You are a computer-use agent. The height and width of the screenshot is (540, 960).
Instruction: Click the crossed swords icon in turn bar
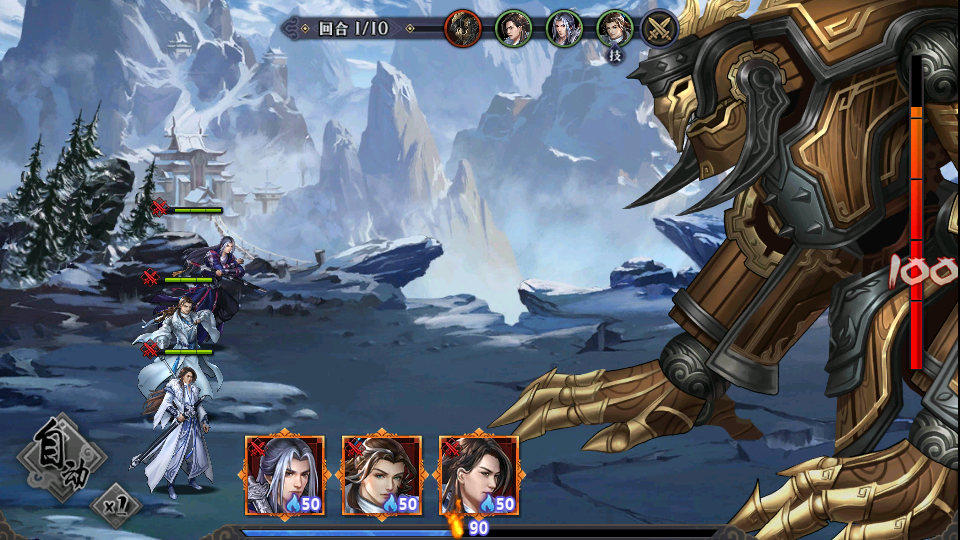[x=659, y=28]
